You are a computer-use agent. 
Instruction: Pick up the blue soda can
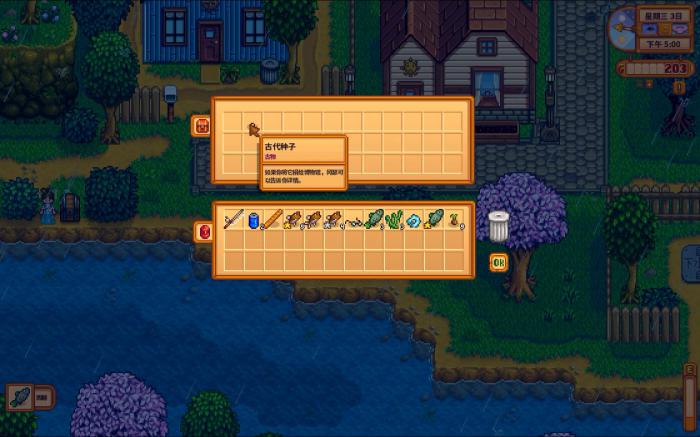click(x=253, y=219)
